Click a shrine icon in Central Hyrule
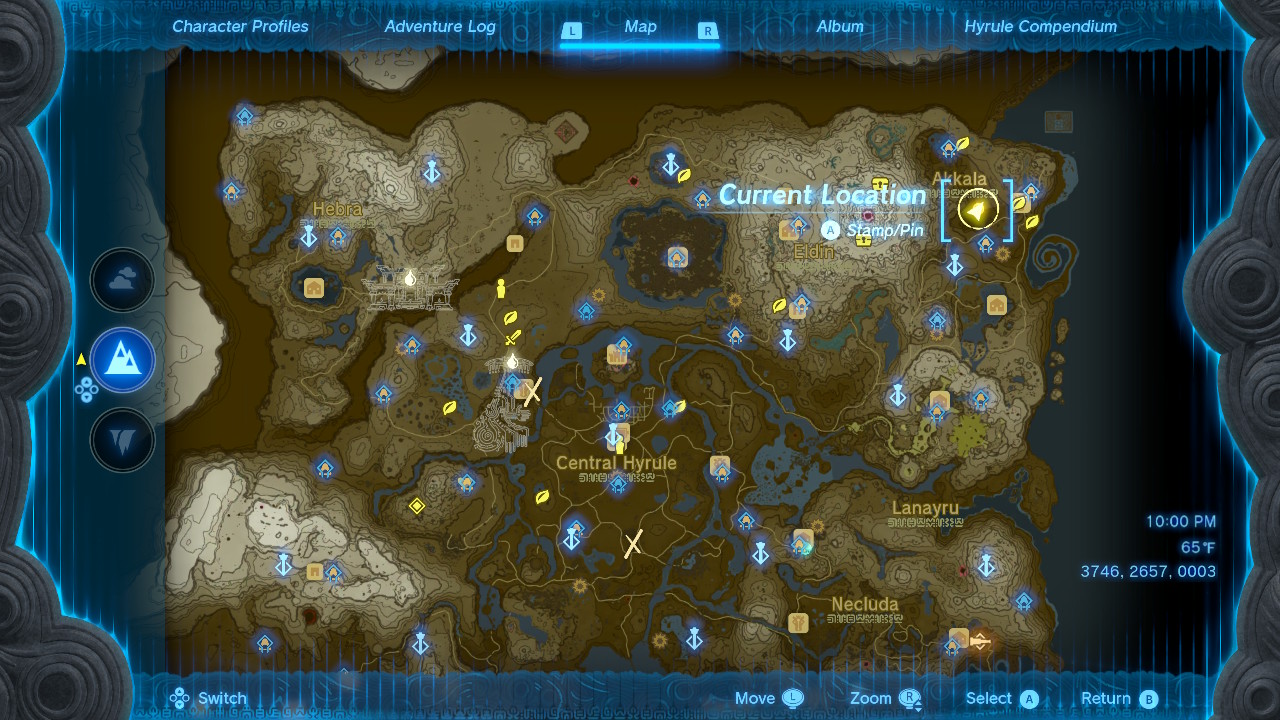 618,484
